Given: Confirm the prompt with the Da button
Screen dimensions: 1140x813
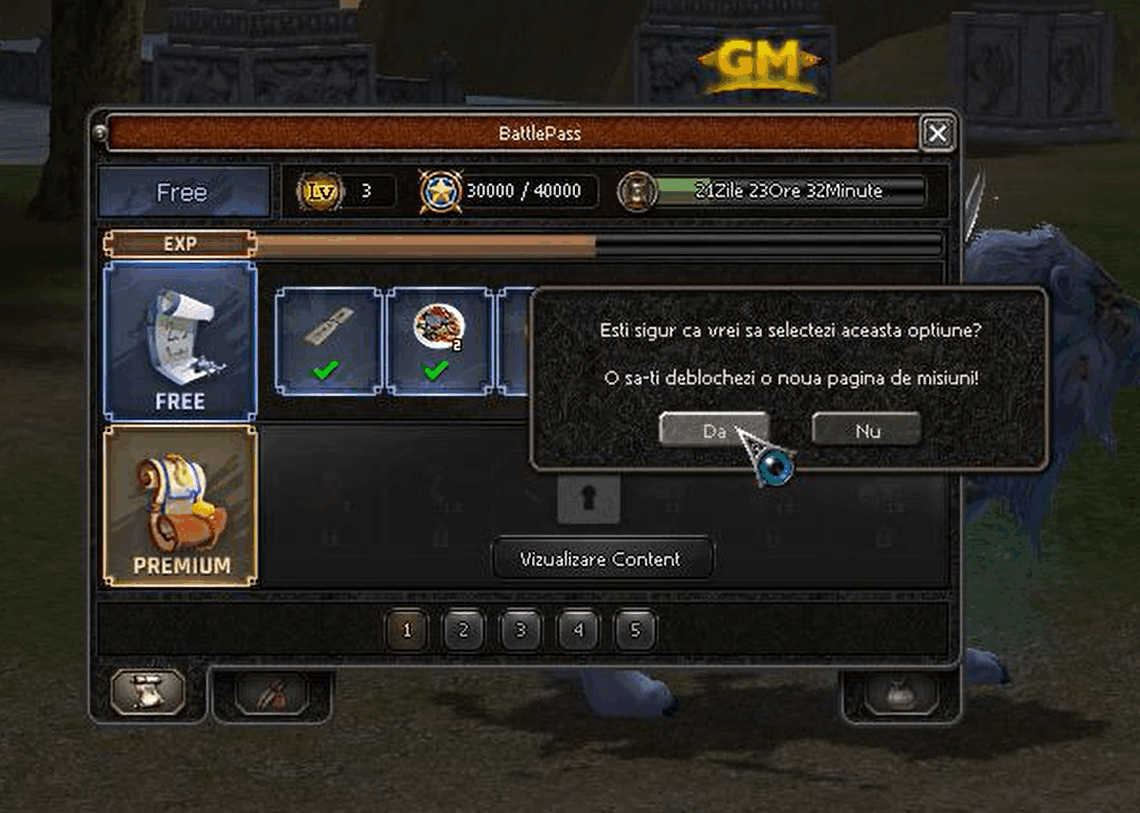Looking at the screenshot, I should pos(713,430).
